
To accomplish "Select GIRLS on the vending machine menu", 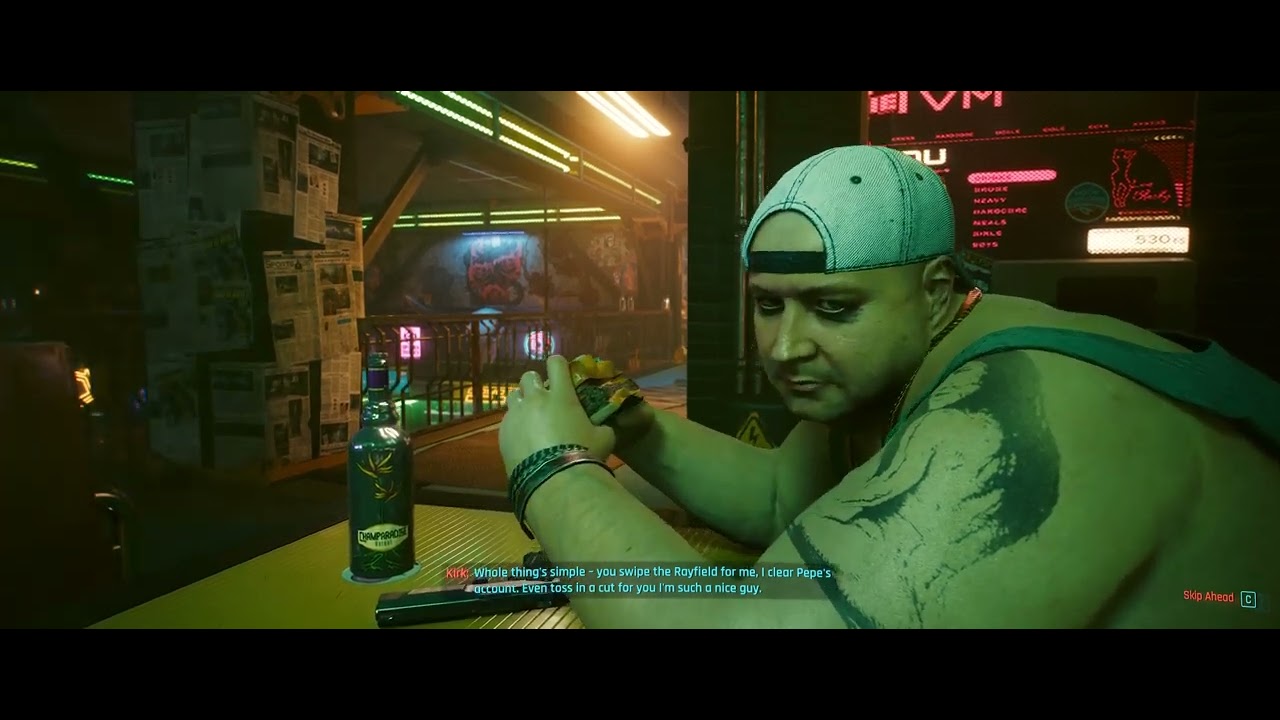I will point(987,231).
